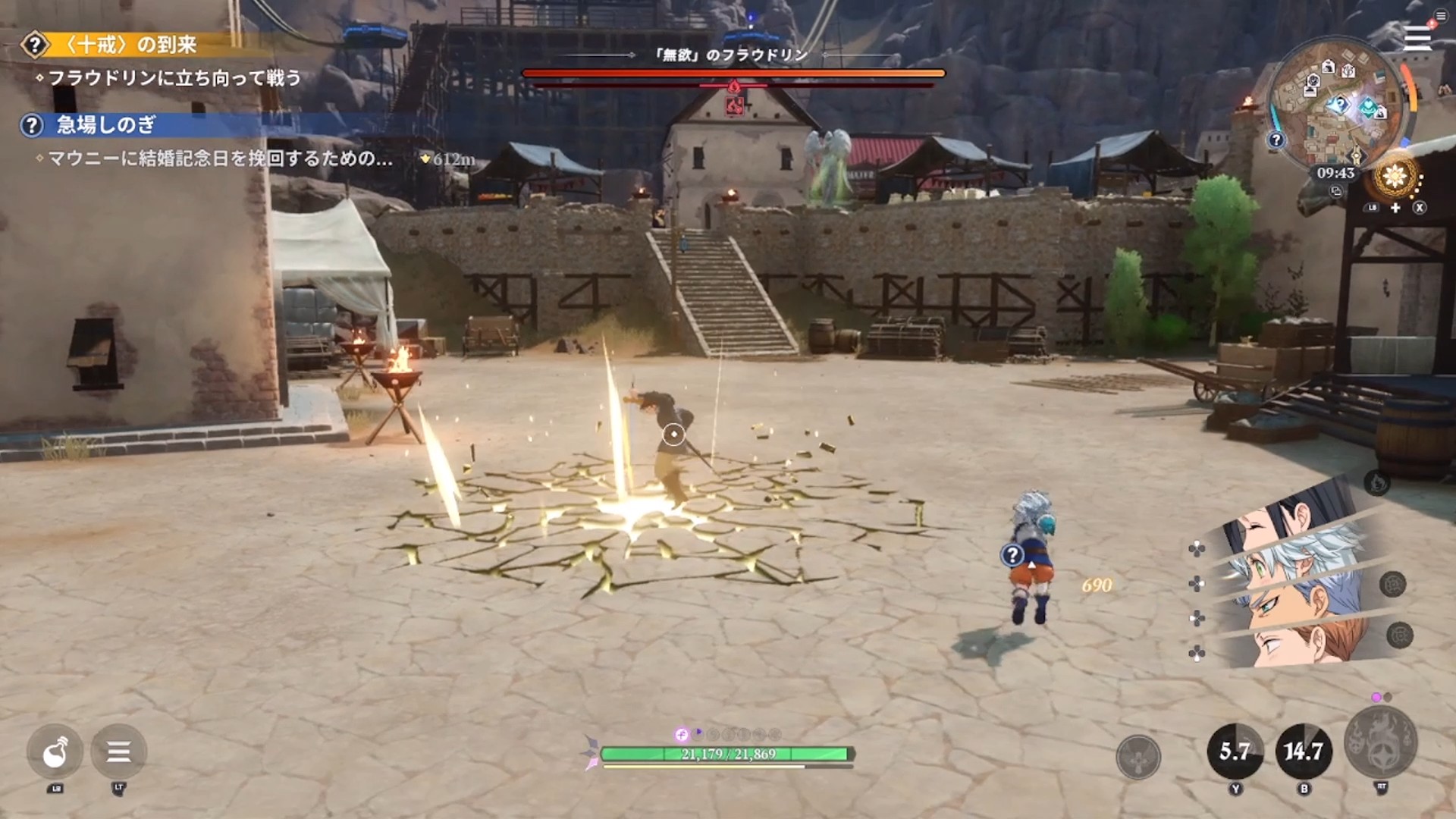Viewport: 1456px width, 819px height.
Task: Tap the glowing golden flower emblem
Action: (1395, 177)
